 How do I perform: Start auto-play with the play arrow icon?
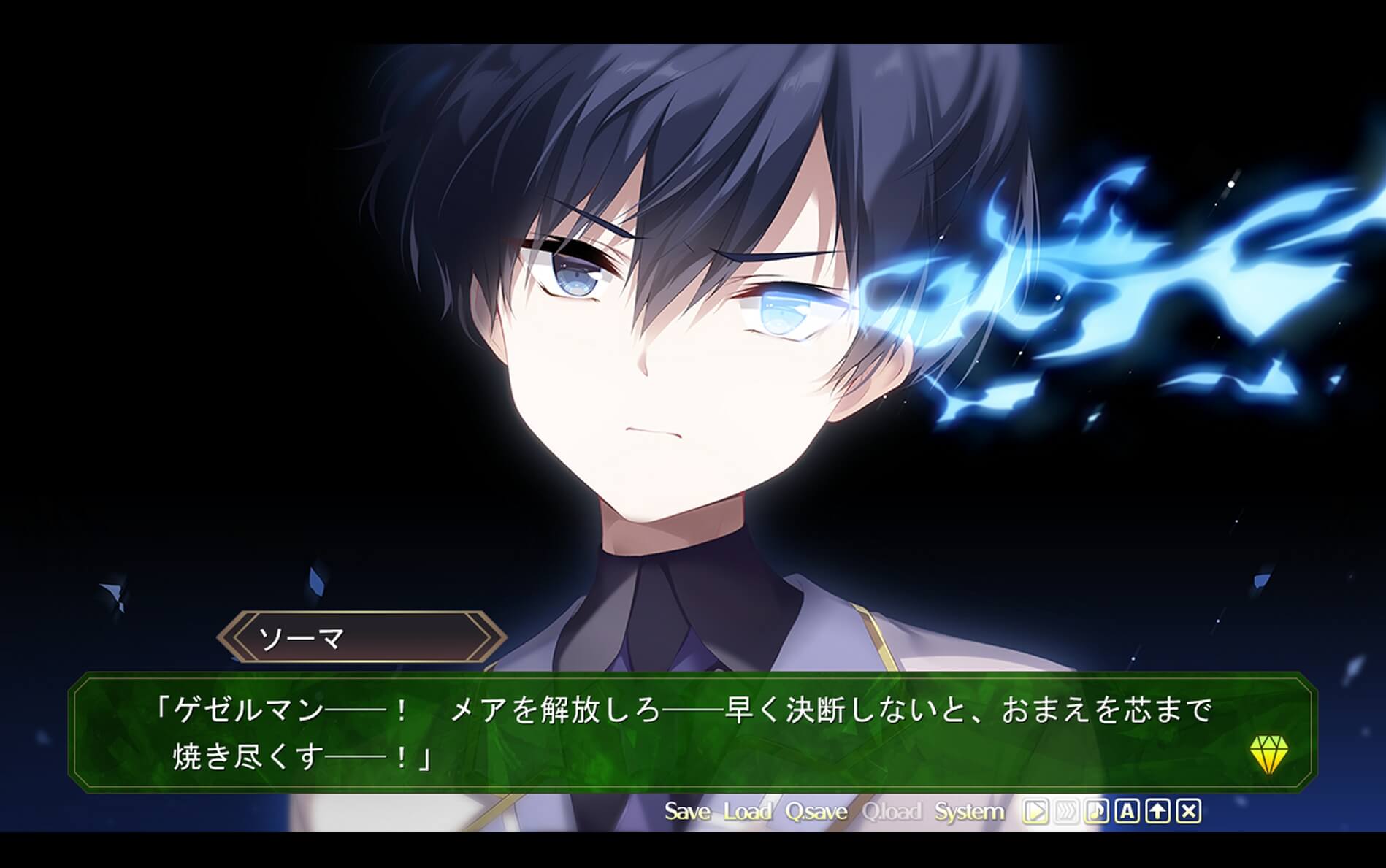1035,812
